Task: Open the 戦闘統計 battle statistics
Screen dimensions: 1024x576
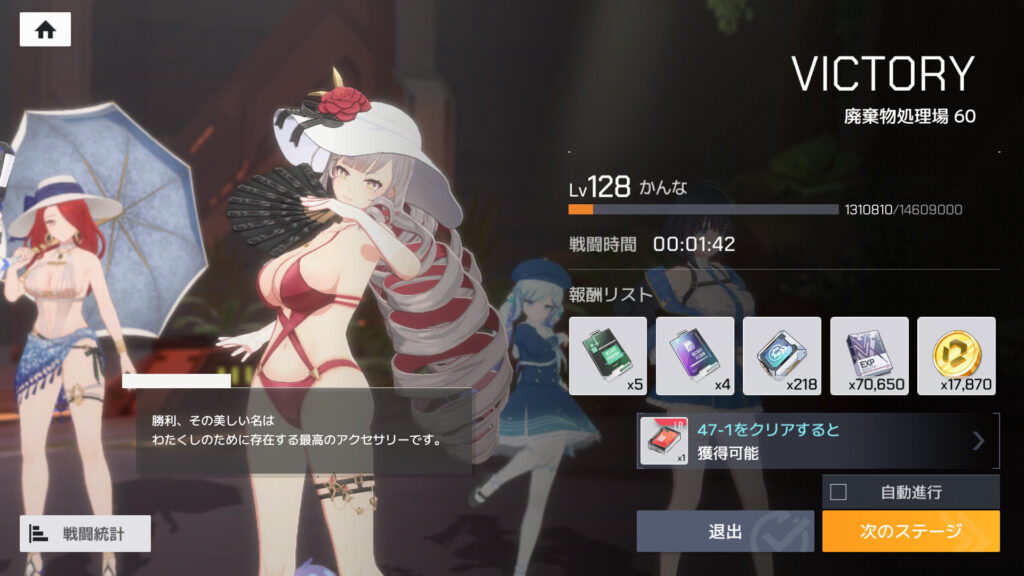Action: tap(85, 533)
